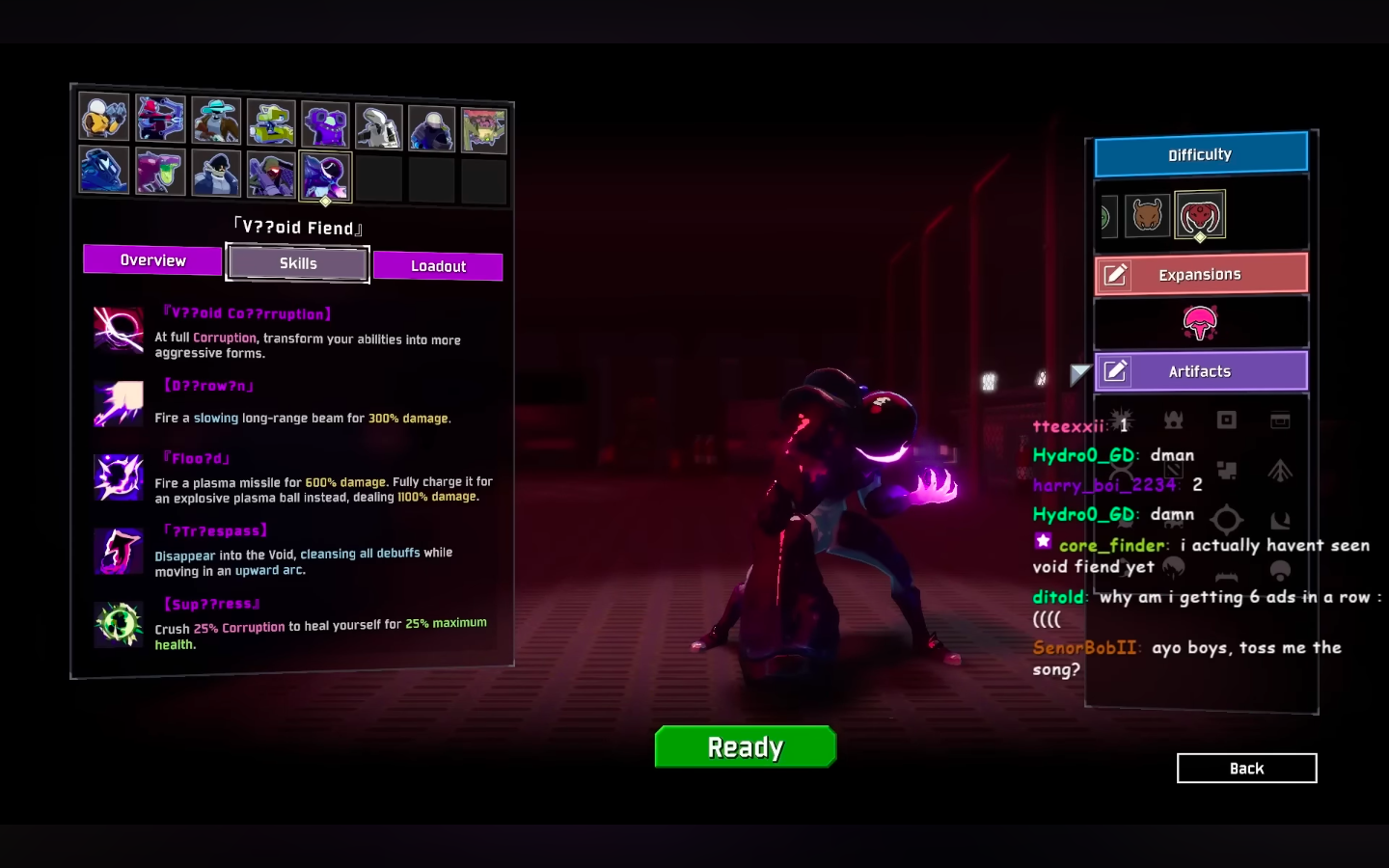Switch to the Loadout tab
This screenshot has height=868, width=1389.
point(438,266)
